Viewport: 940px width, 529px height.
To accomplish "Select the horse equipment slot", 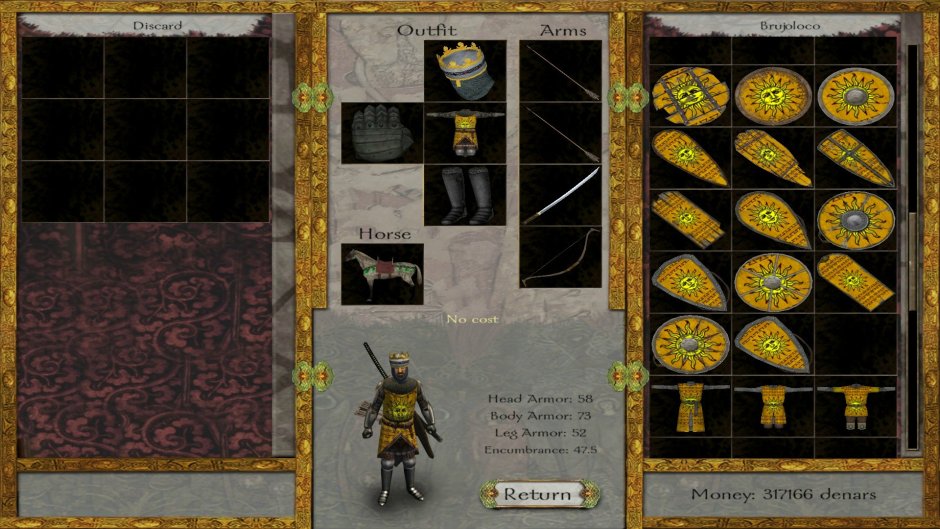I will point(381,273).
